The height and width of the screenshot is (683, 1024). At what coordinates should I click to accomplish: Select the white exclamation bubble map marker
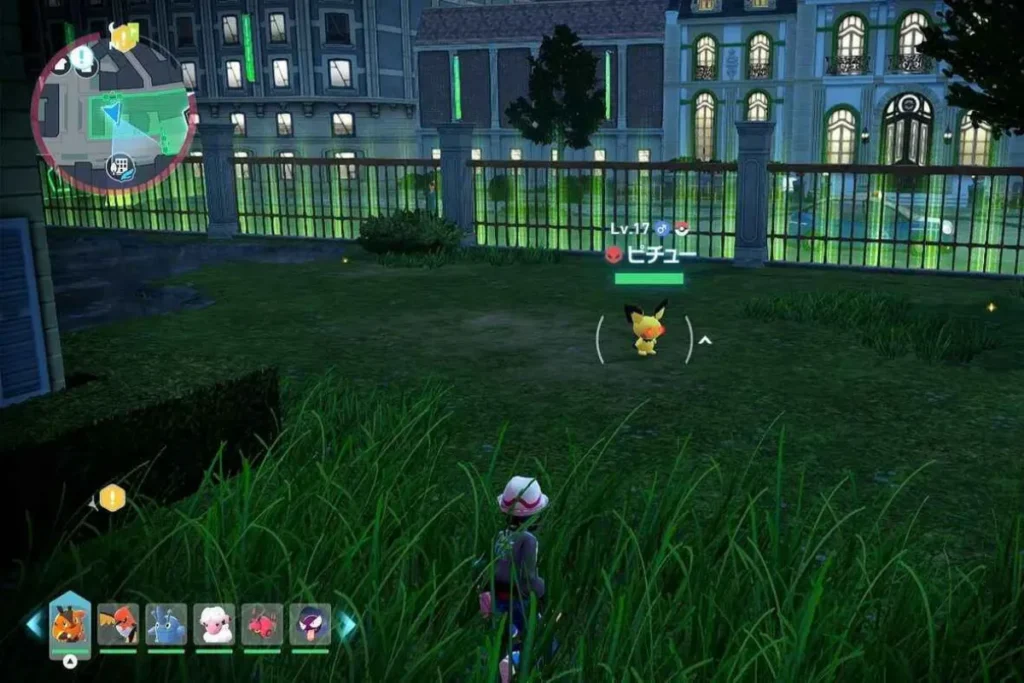(84, 61)
